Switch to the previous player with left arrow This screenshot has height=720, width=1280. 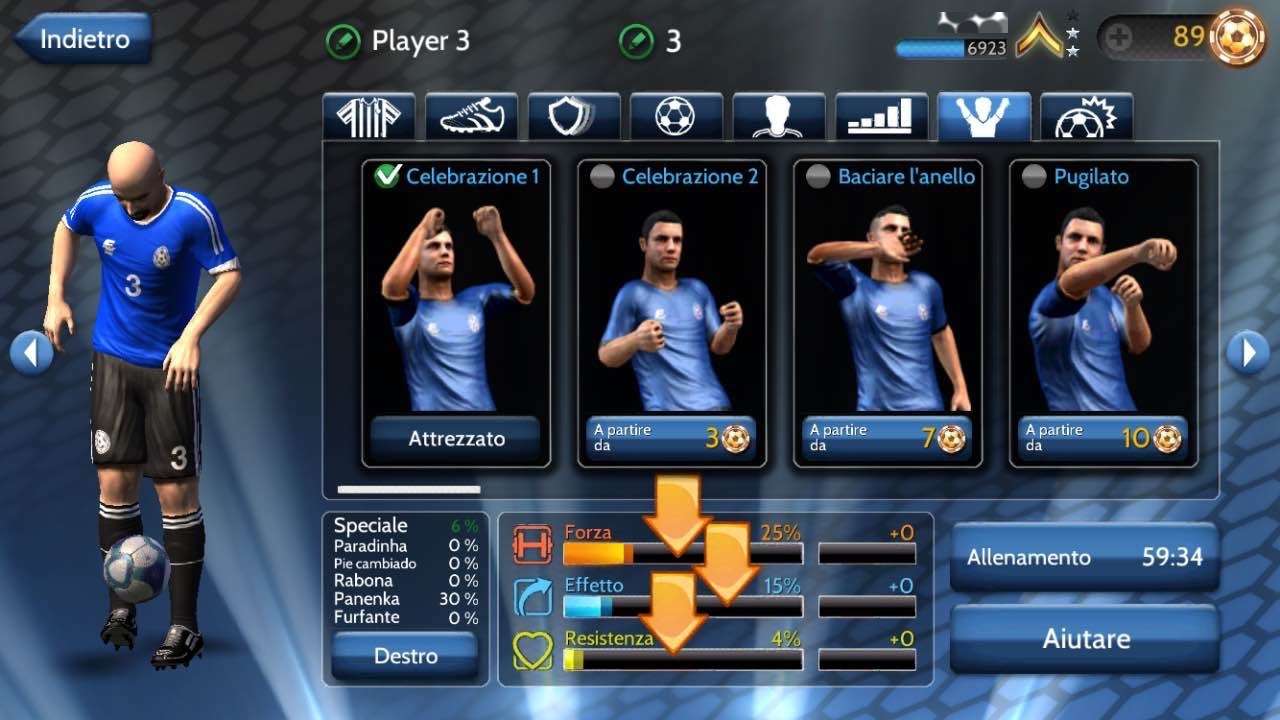point(31,352)
